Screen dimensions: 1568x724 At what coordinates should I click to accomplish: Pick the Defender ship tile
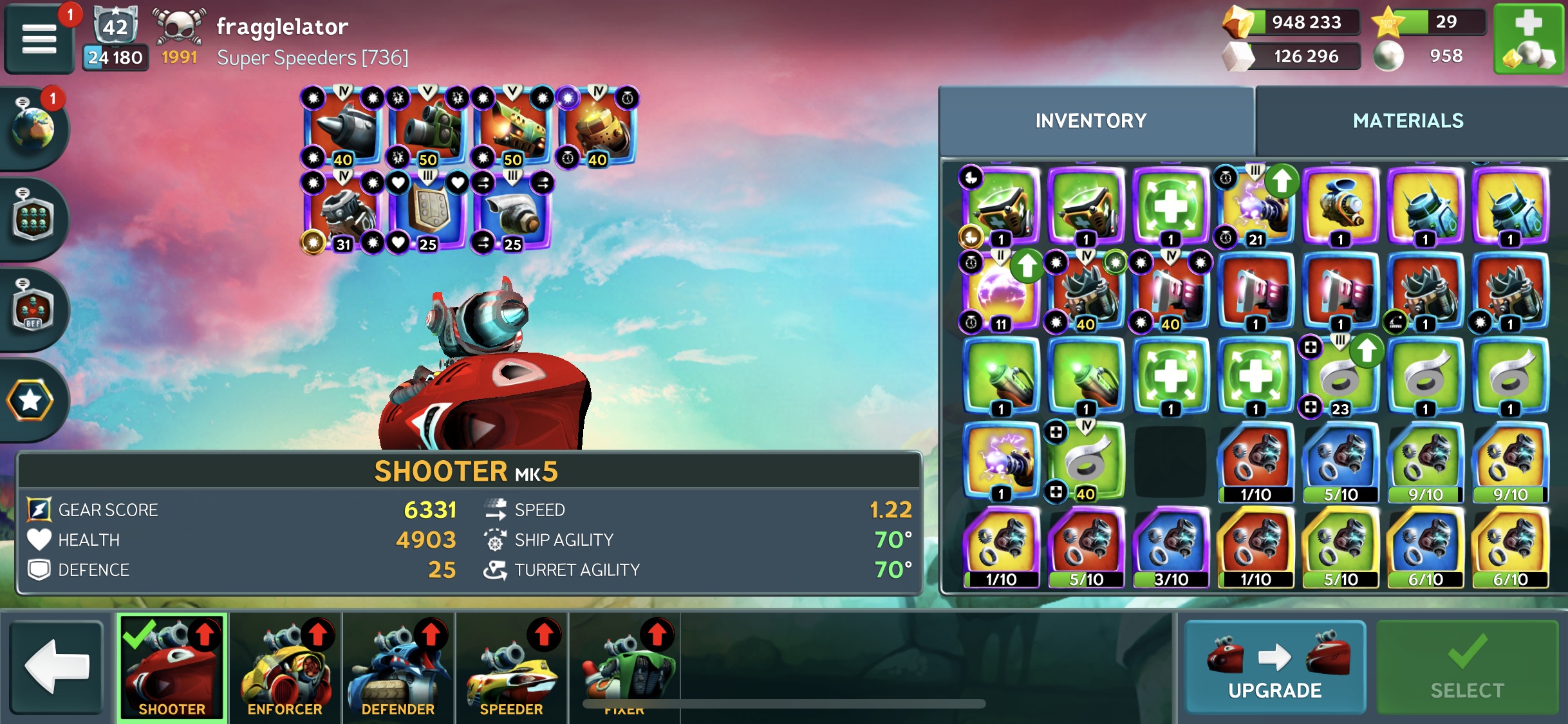[x=398, y=667]
